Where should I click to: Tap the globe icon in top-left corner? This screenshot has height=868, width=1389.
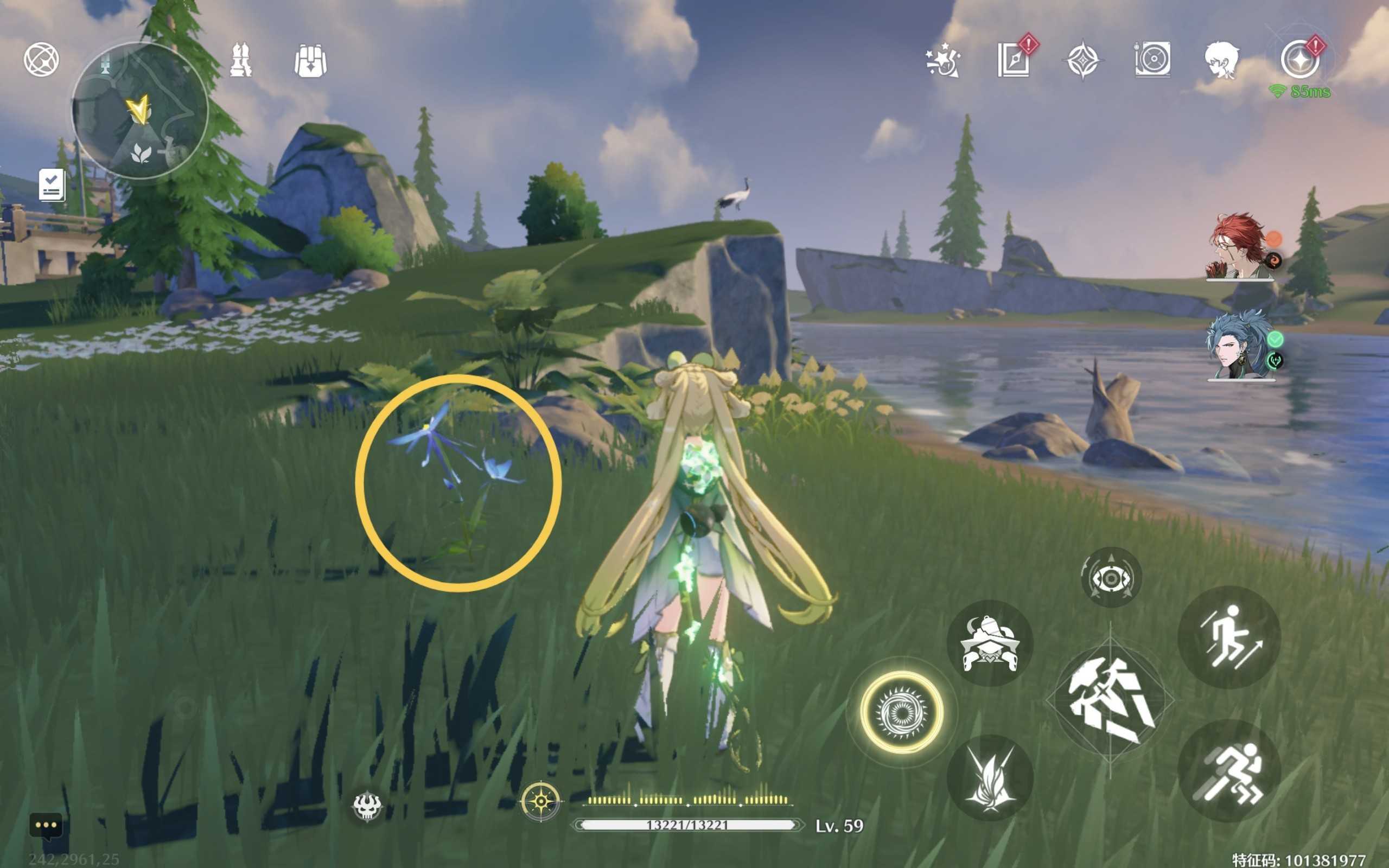(41, 60)
